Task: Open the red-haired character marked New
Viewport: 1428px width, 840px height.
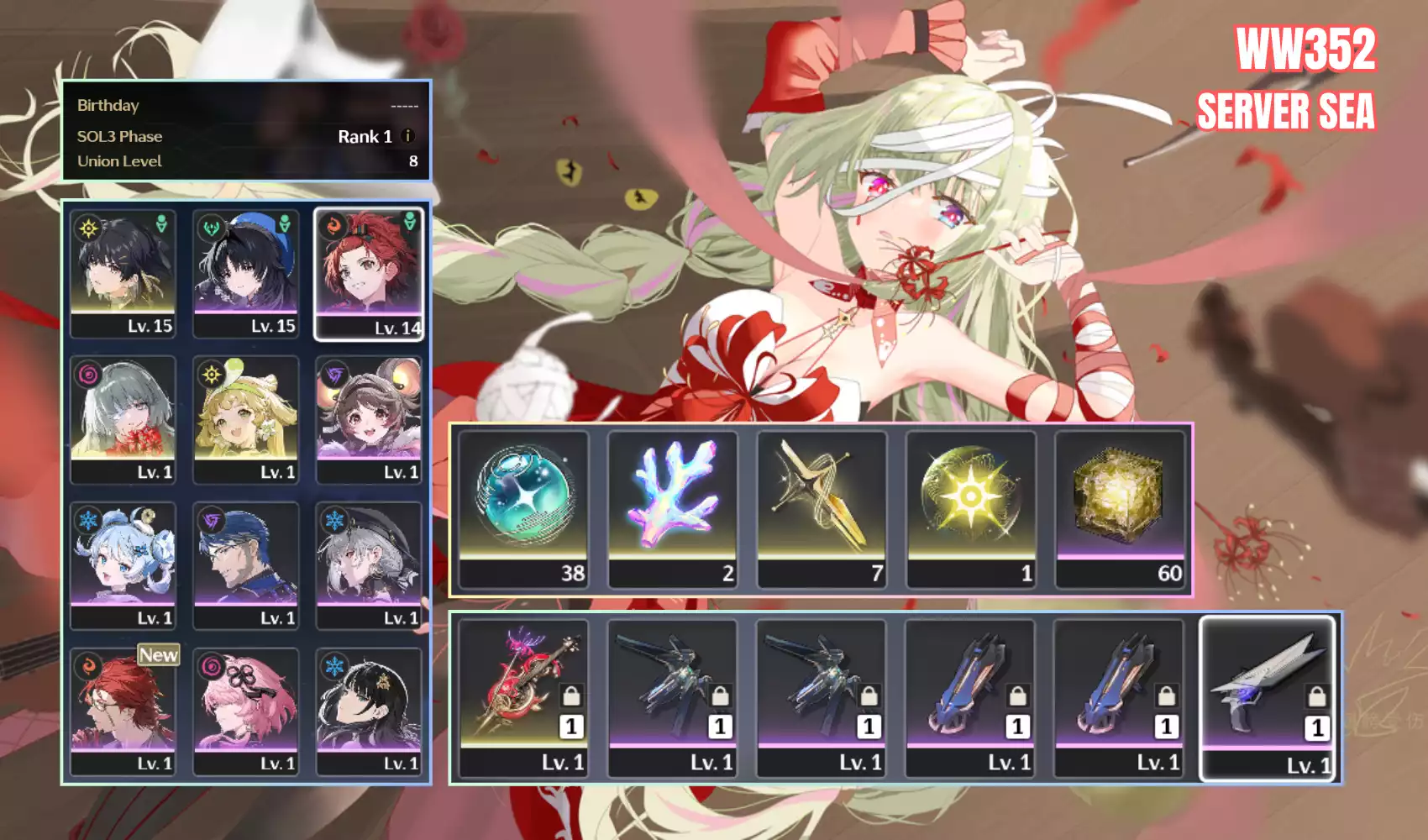Action: pos(123,711)
